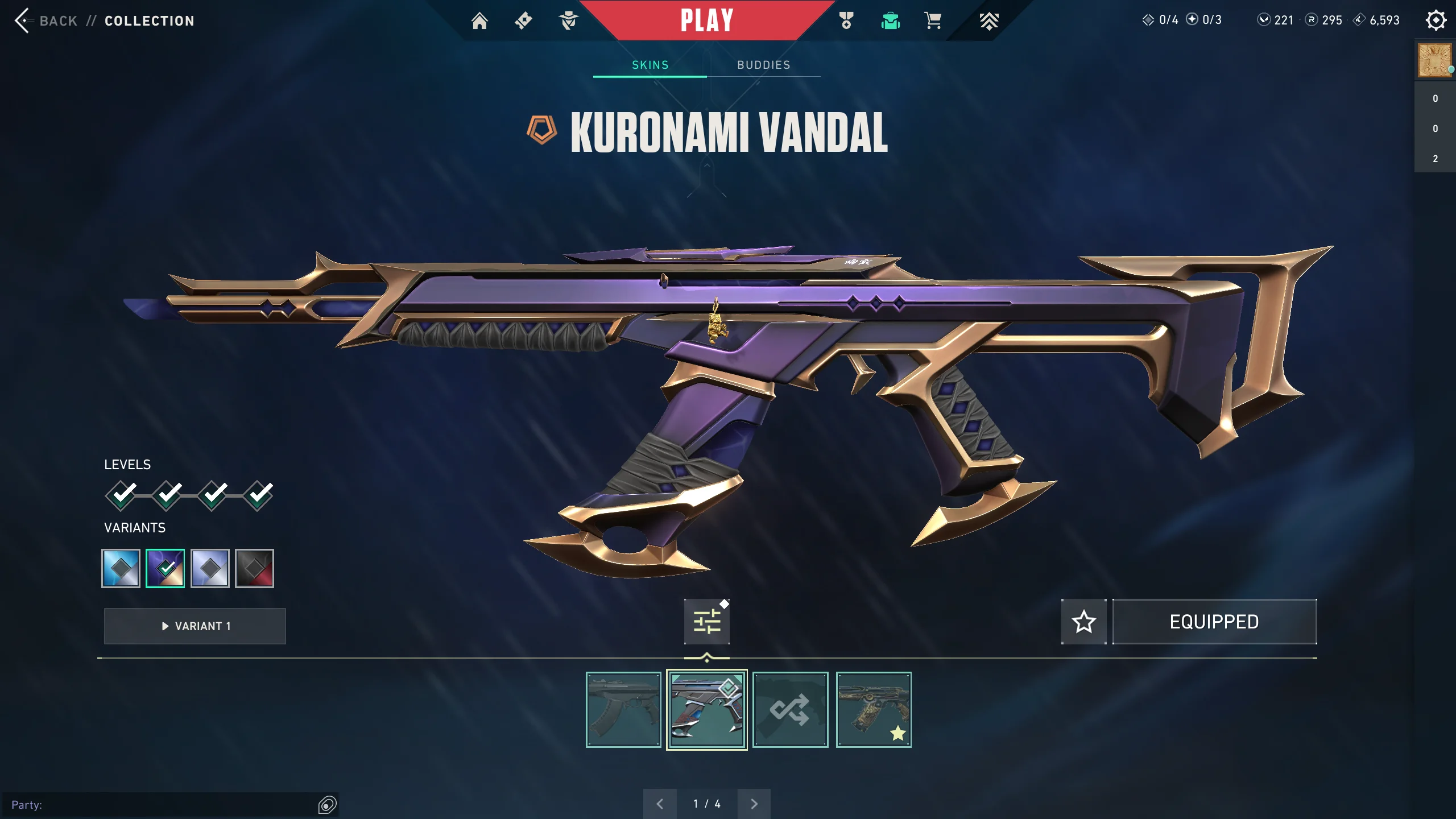Image resolution: width=1456 pixels, height=819 pixels.
Task: Go back to the Collection screen
Action: click(45, 21)
